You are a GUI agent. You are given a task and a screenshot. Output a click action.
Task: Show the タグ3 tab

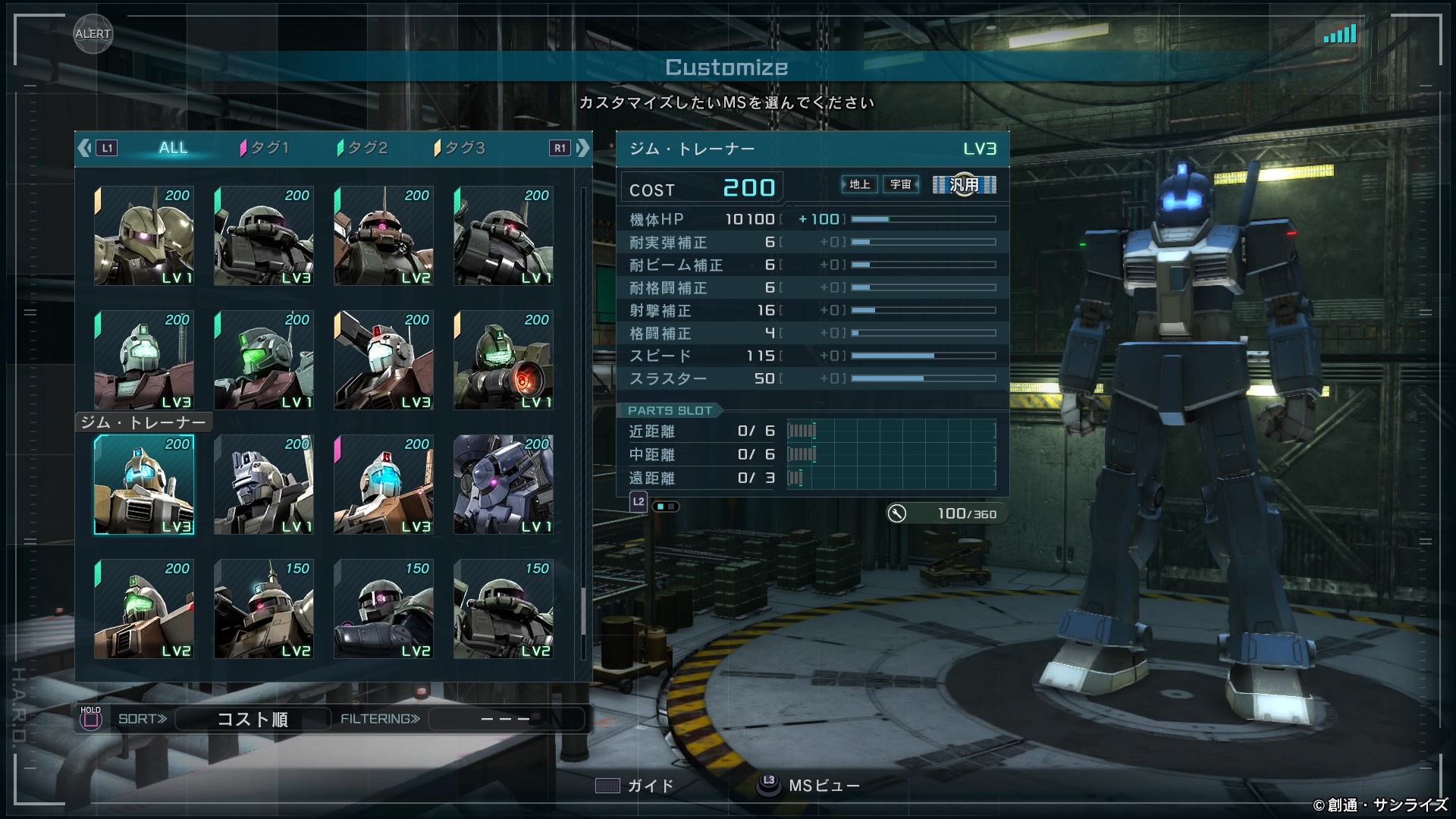pyautogui.click(x=460, y=148)
